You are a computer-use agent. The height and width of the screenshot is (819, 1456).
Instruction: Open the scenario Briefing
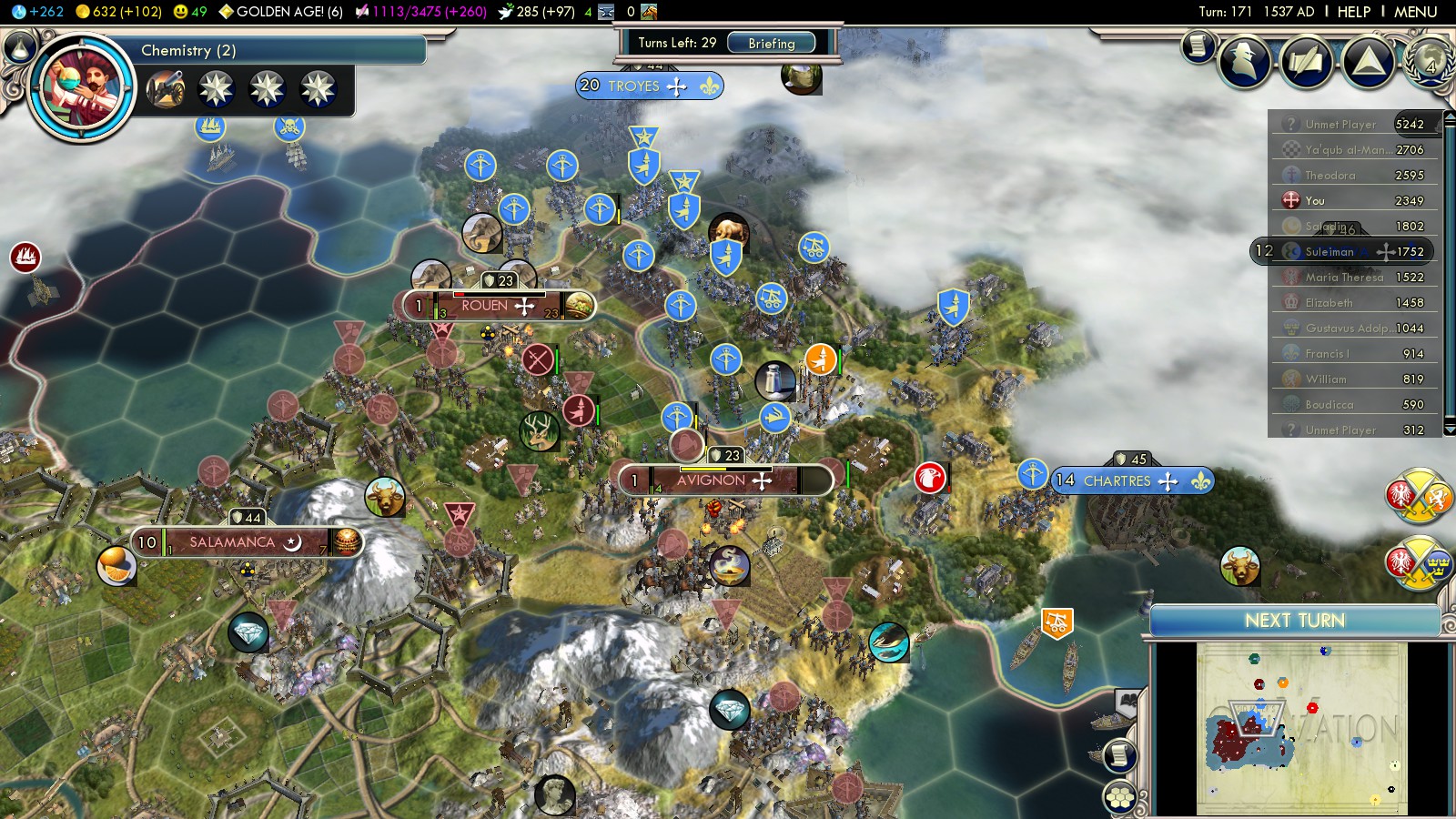tap(771, 44)
